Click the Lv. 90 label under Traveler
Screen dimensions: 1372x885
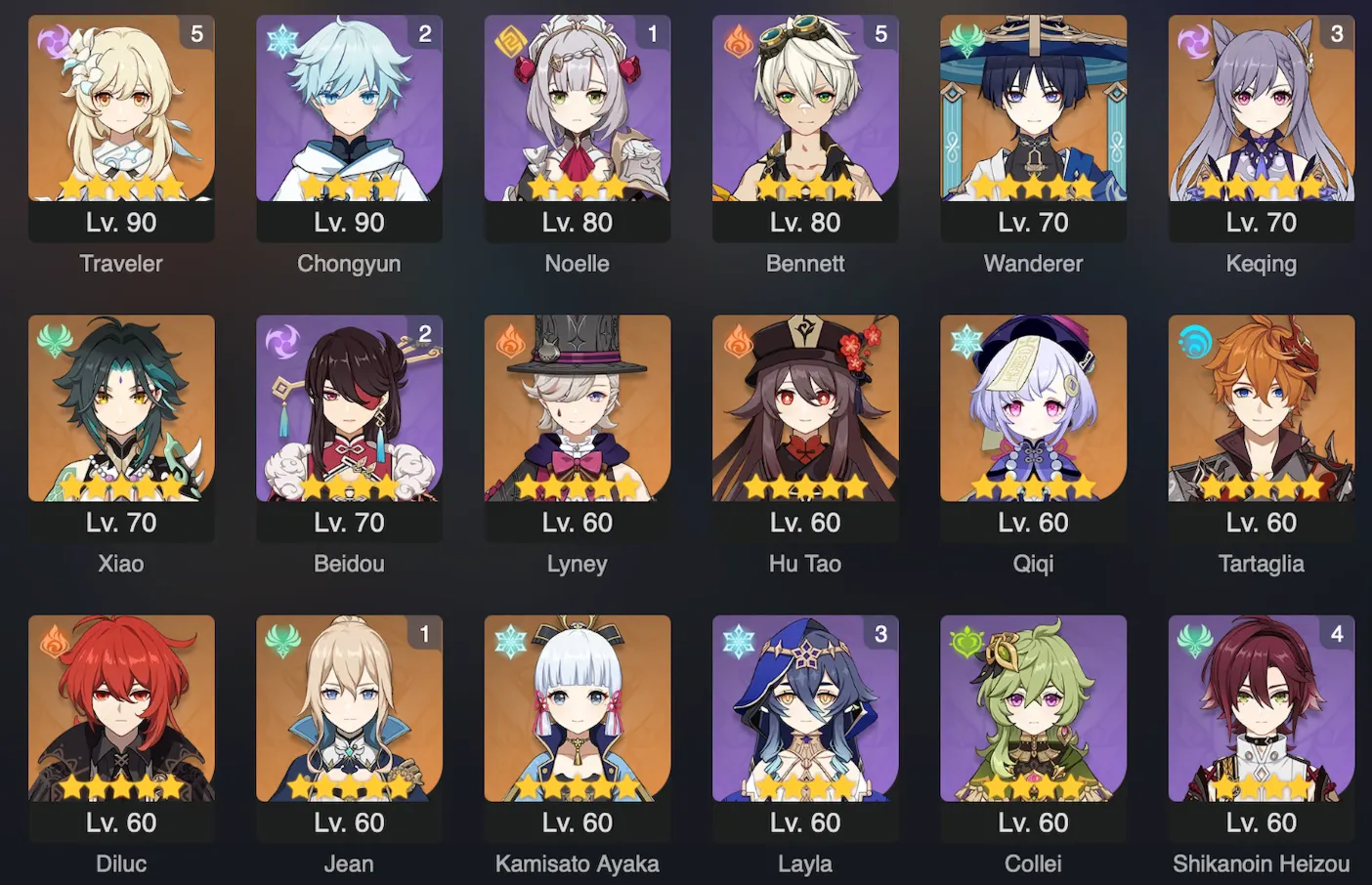pyautogui.click(x=121, y=222)
